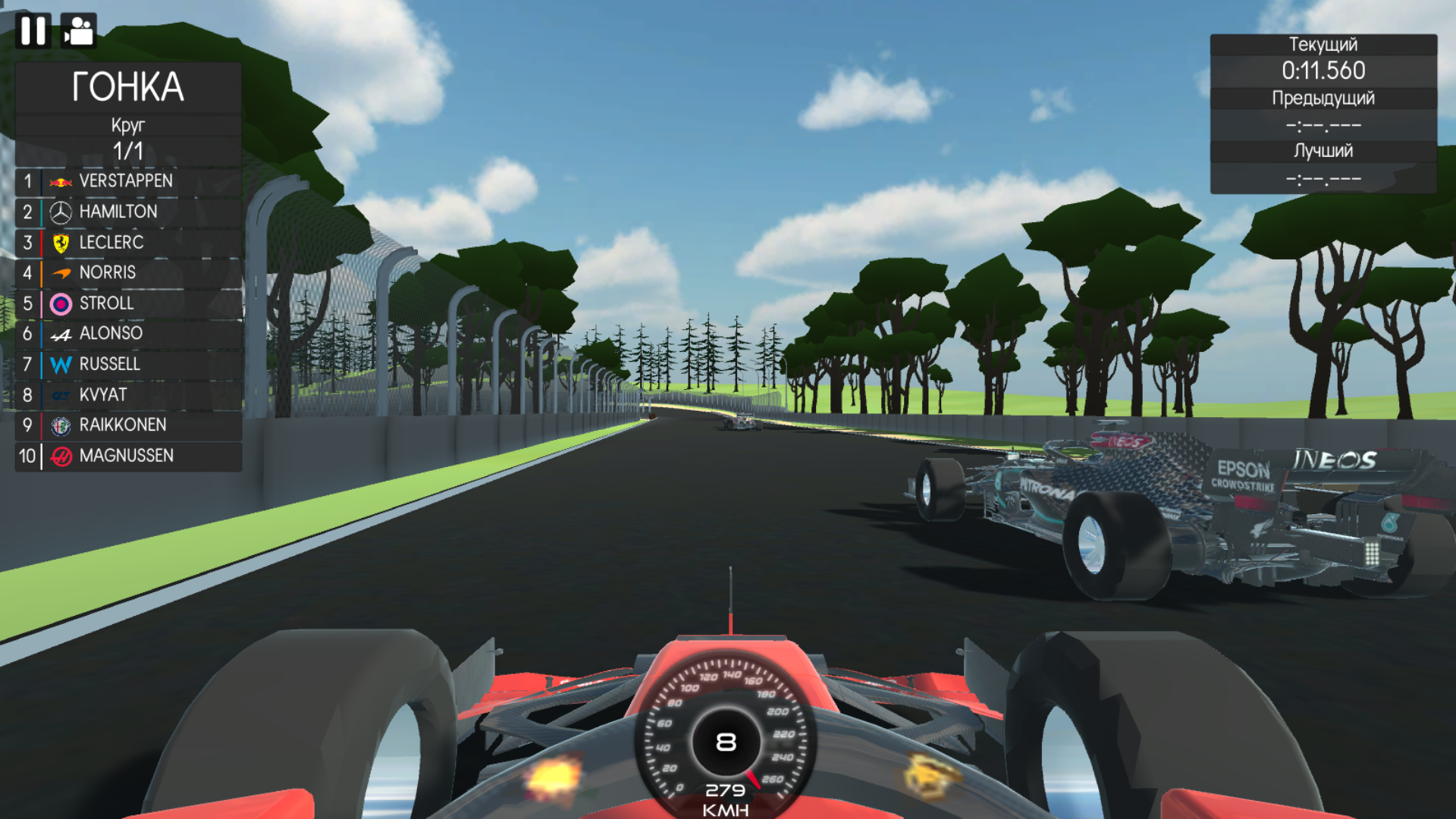This screenshot has width=1456, height=819.
Task: Click the Williams logo beside RUSSELL
Action: [x=61, y=364]
